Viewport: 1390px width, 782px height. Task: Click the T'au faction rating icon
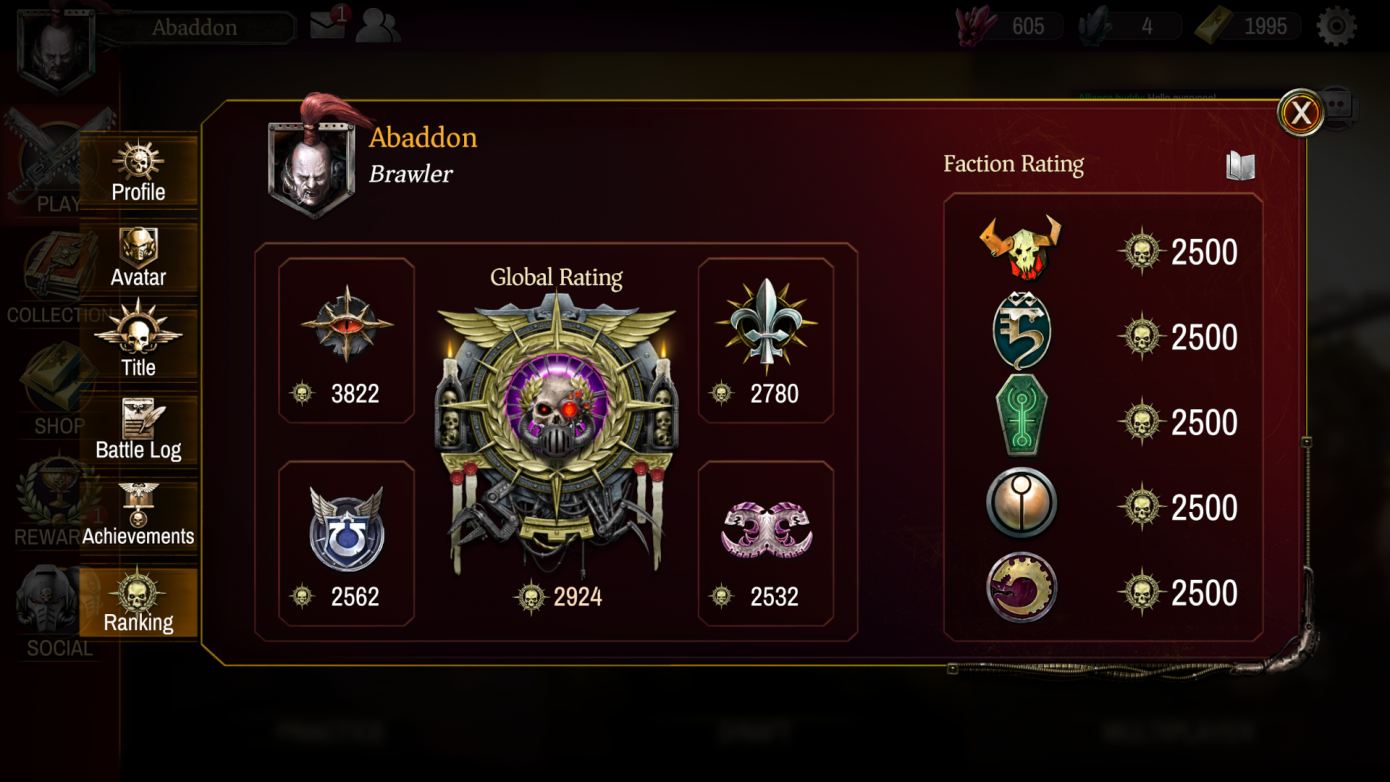point(1021,507)
